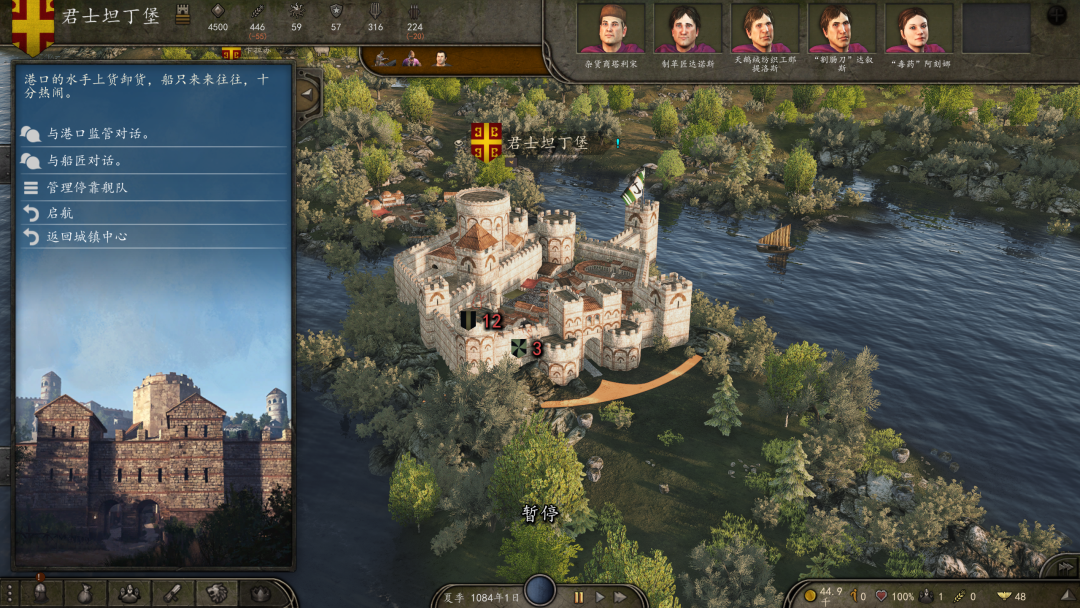Collapse the left menu panel with the arrow
1080x608 pixels.
click(307, 94)
